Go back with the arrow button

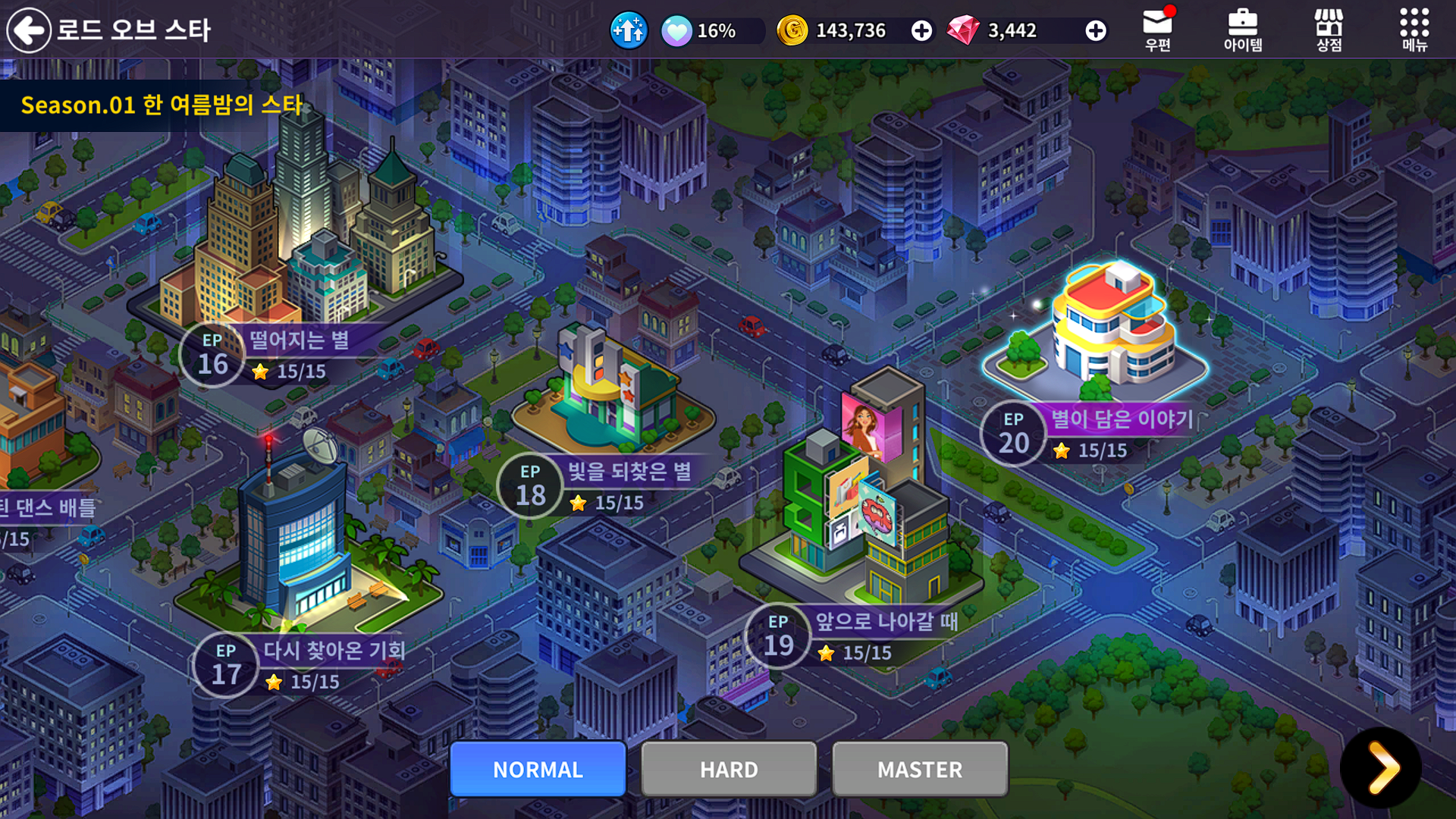point(29,30)
